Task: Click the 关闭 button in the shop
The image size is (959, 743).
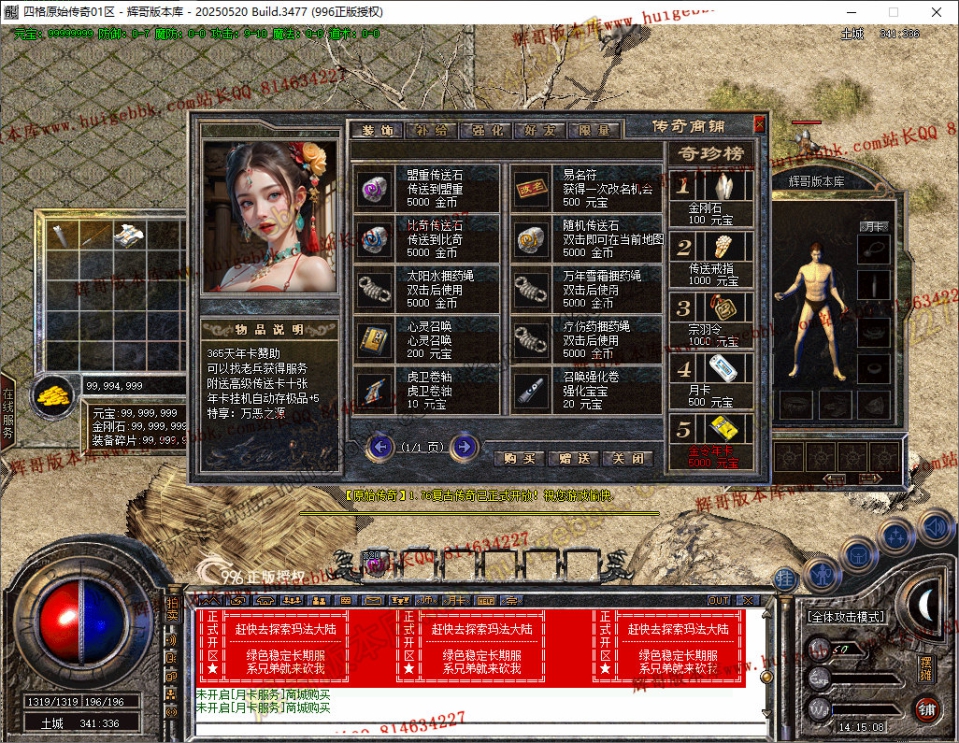Action: [629, 459]
